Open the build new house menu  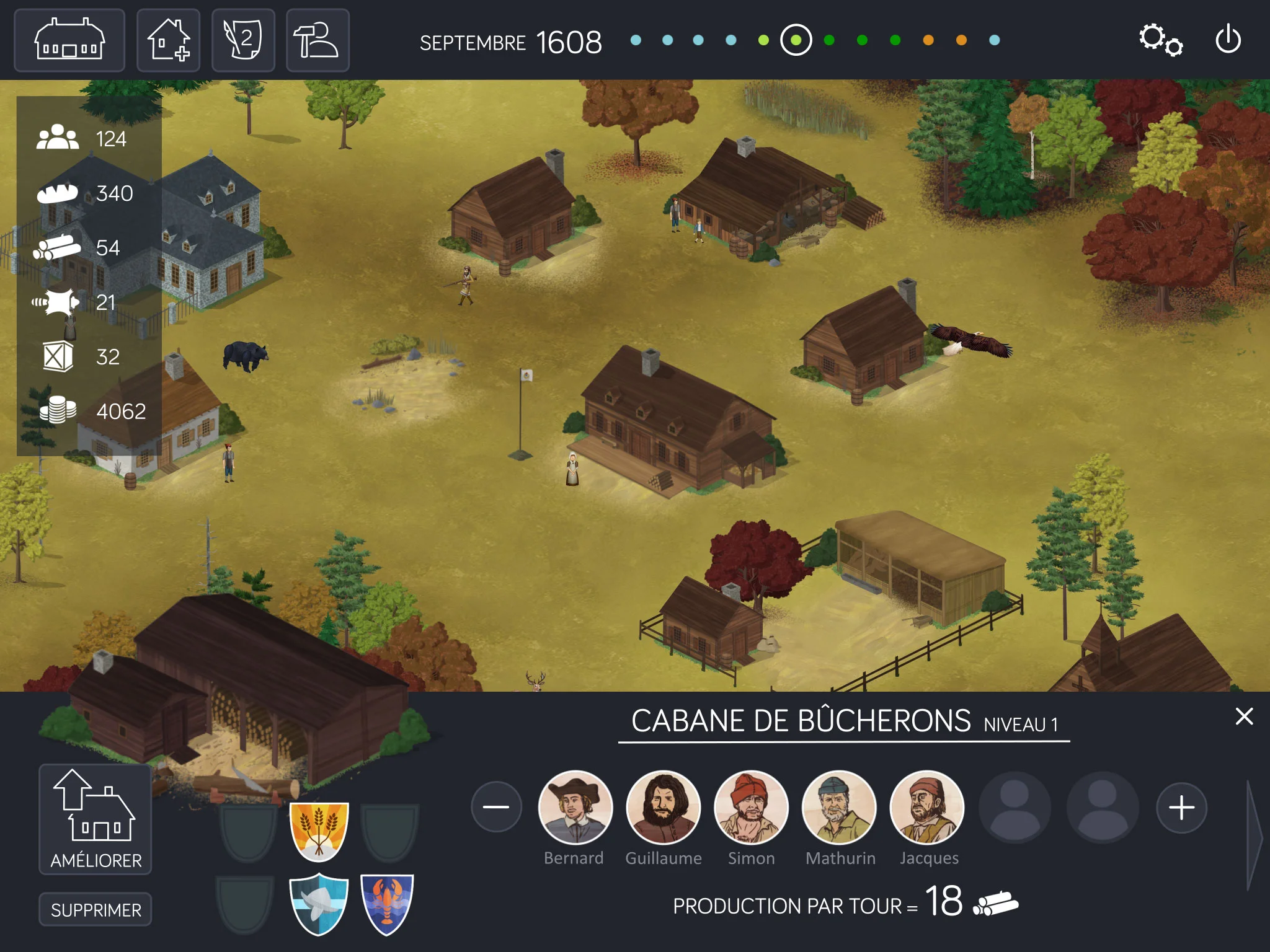(169, 41)
